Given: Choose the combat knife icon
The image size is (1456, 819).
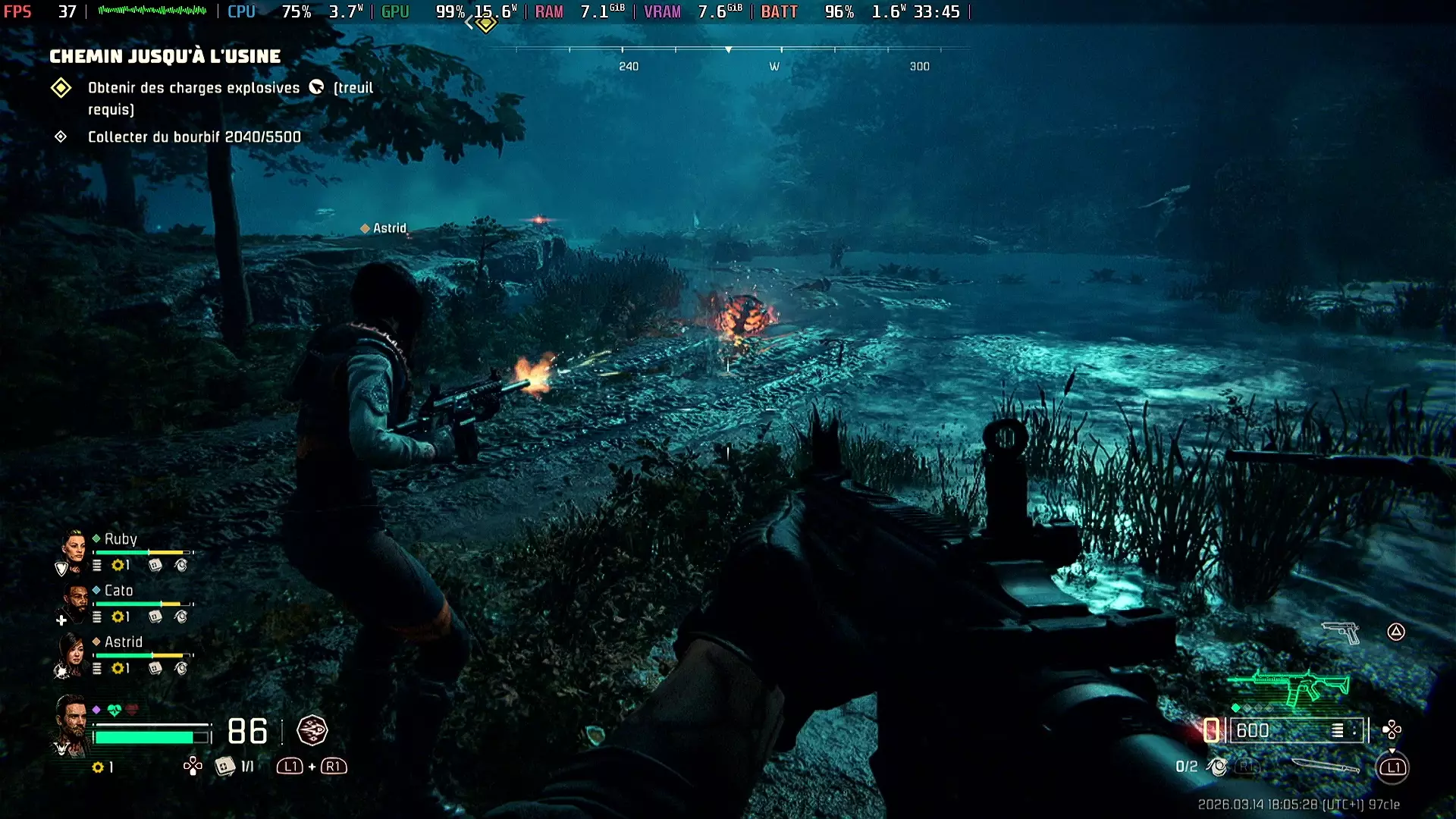Looking at the screenshot, I should pos(1324,766).
